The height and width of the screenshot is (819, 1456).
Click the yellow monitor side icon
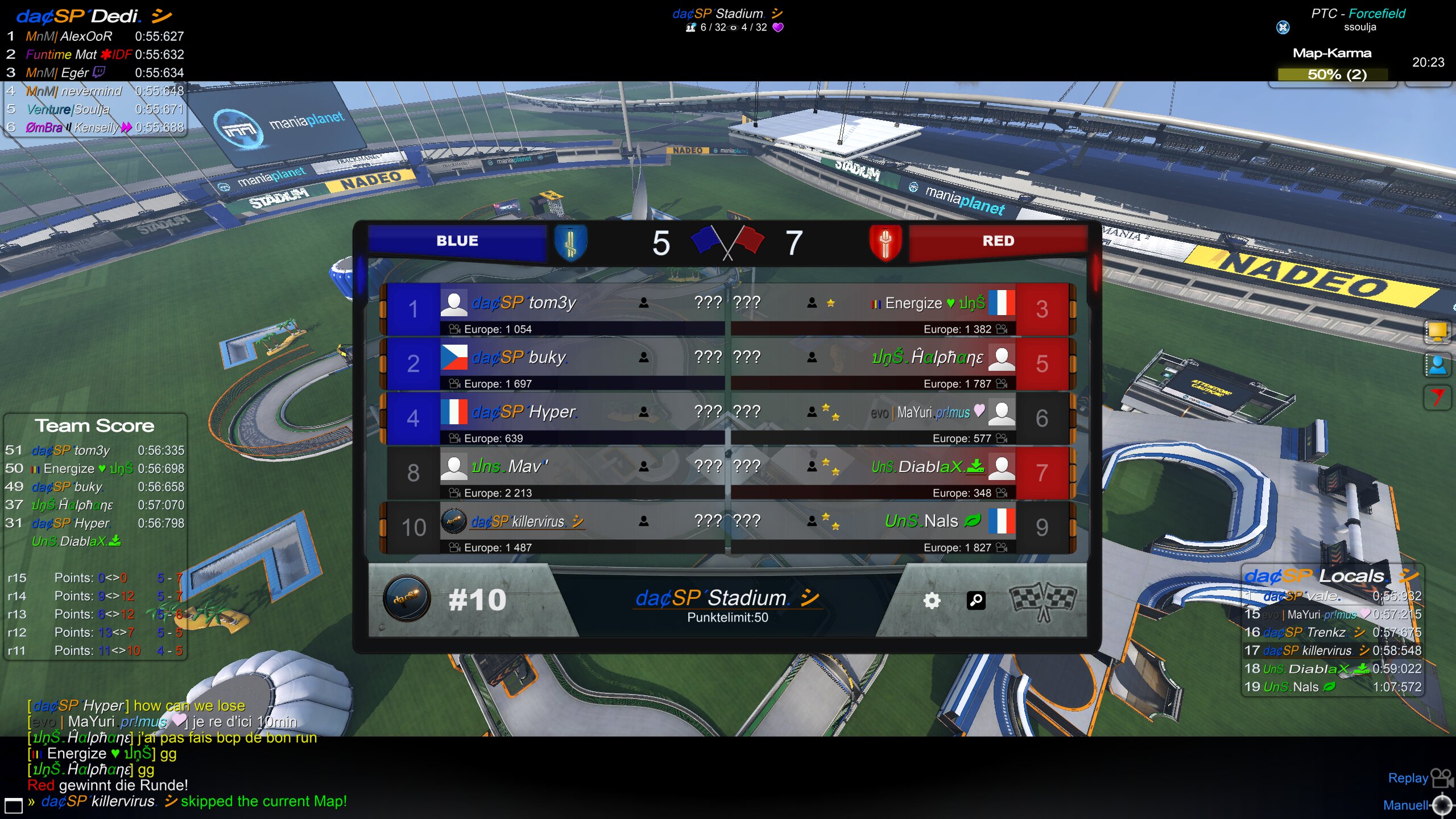point(1437,332)
